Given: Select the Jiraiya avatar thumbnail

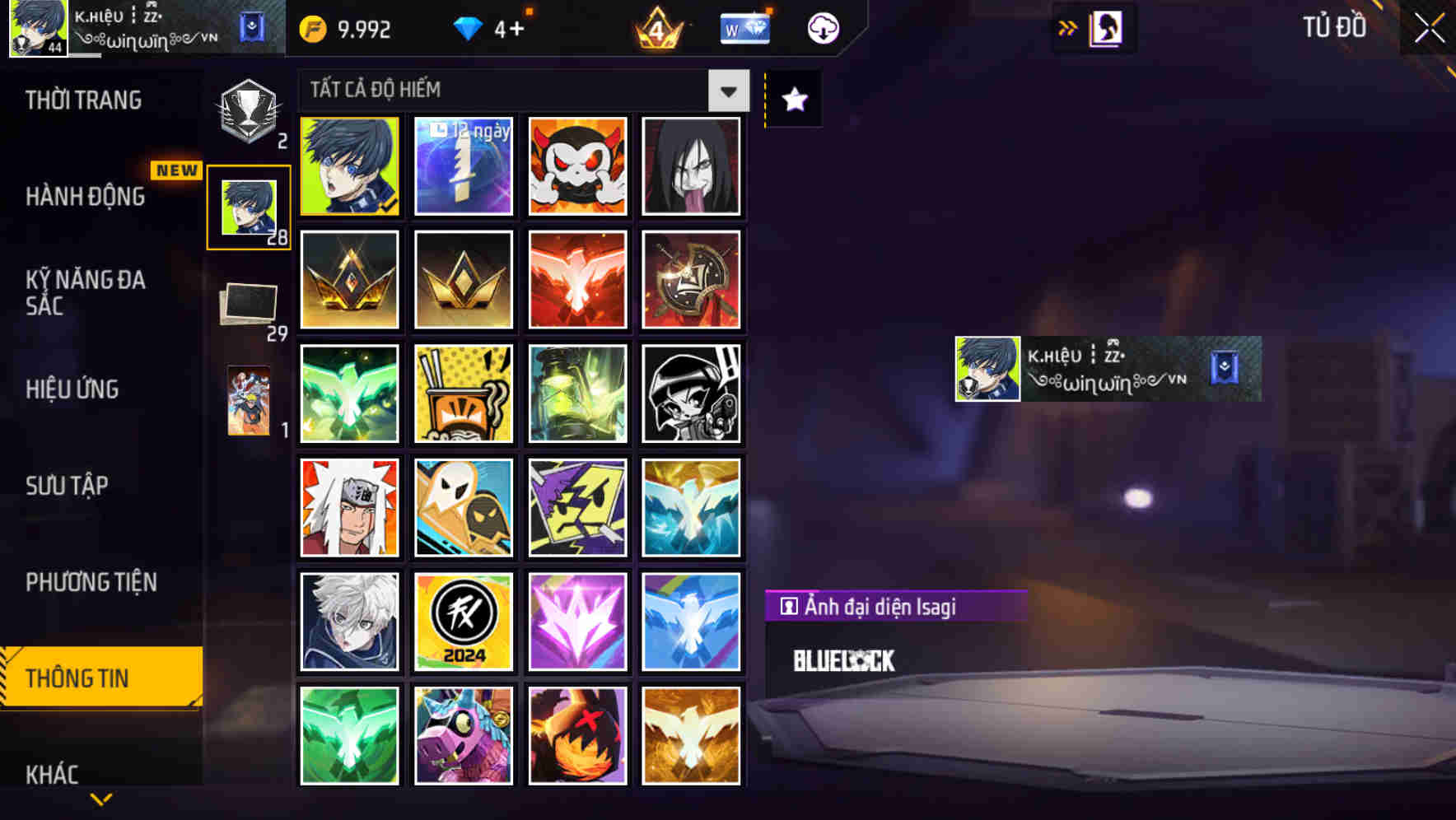Looking at the screenshot, I should click(348, 507).
